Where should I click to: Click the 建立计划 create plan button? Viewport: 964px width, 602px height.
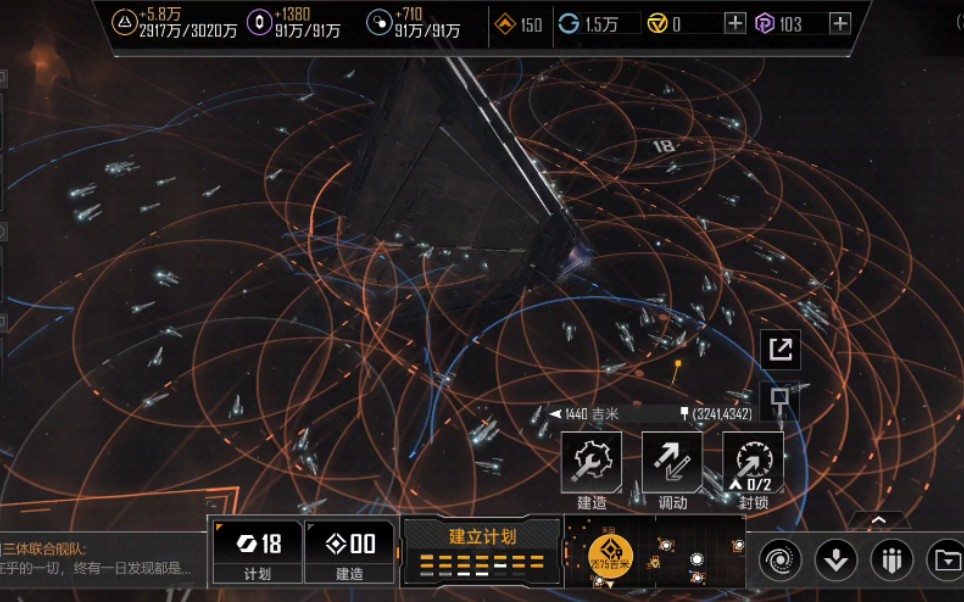(482, 551)
